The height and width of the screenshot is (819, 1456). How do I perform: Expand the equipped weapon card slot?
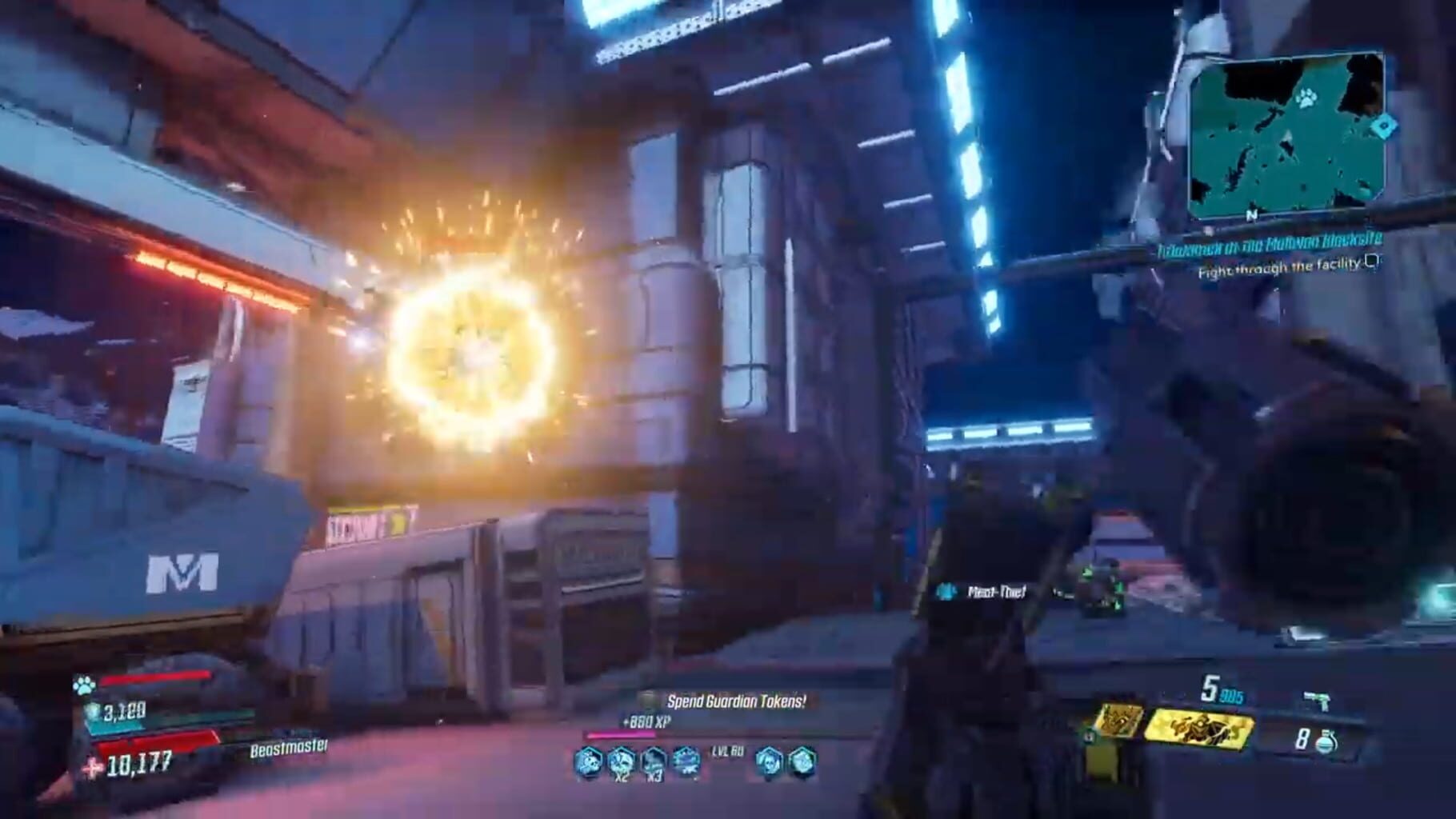click(x=1200, y=730)
